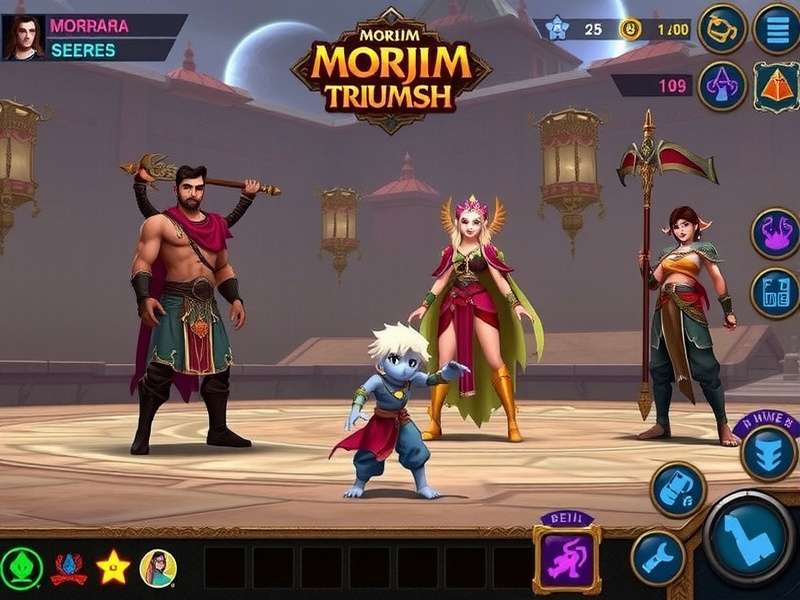
Task: Click the green leaf emblem icon
Action: click(21, 567)
